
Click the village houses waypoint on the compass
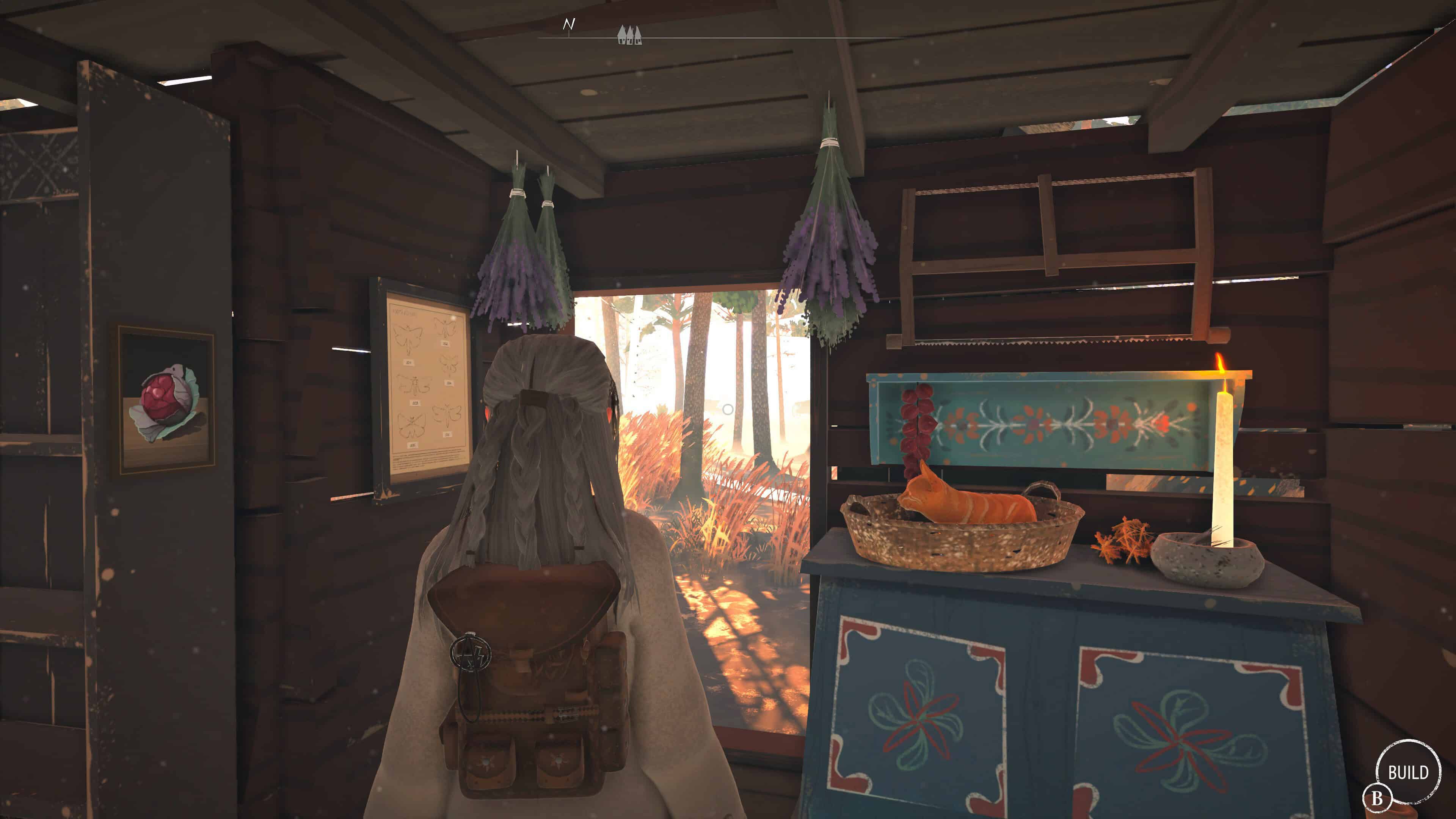[x=629, y=35]
